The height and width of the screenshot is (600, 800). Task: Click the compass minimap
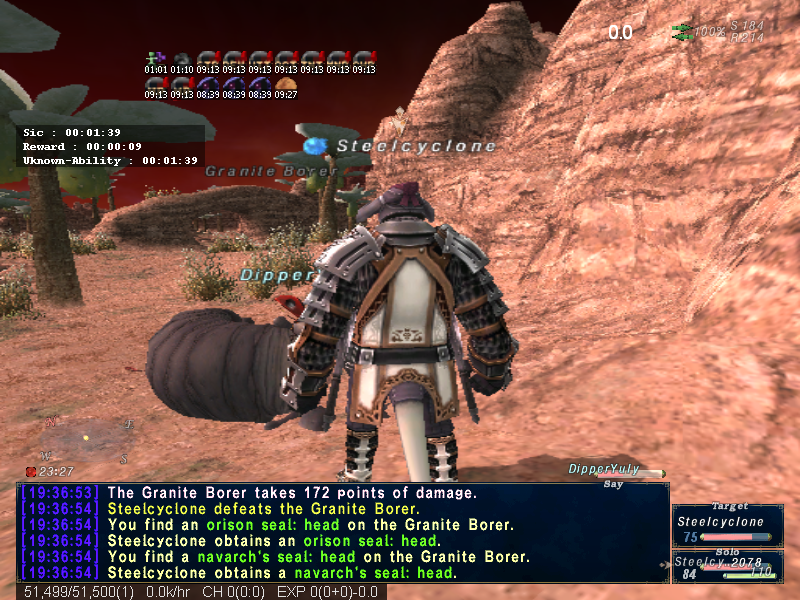(x=88, y=438)
